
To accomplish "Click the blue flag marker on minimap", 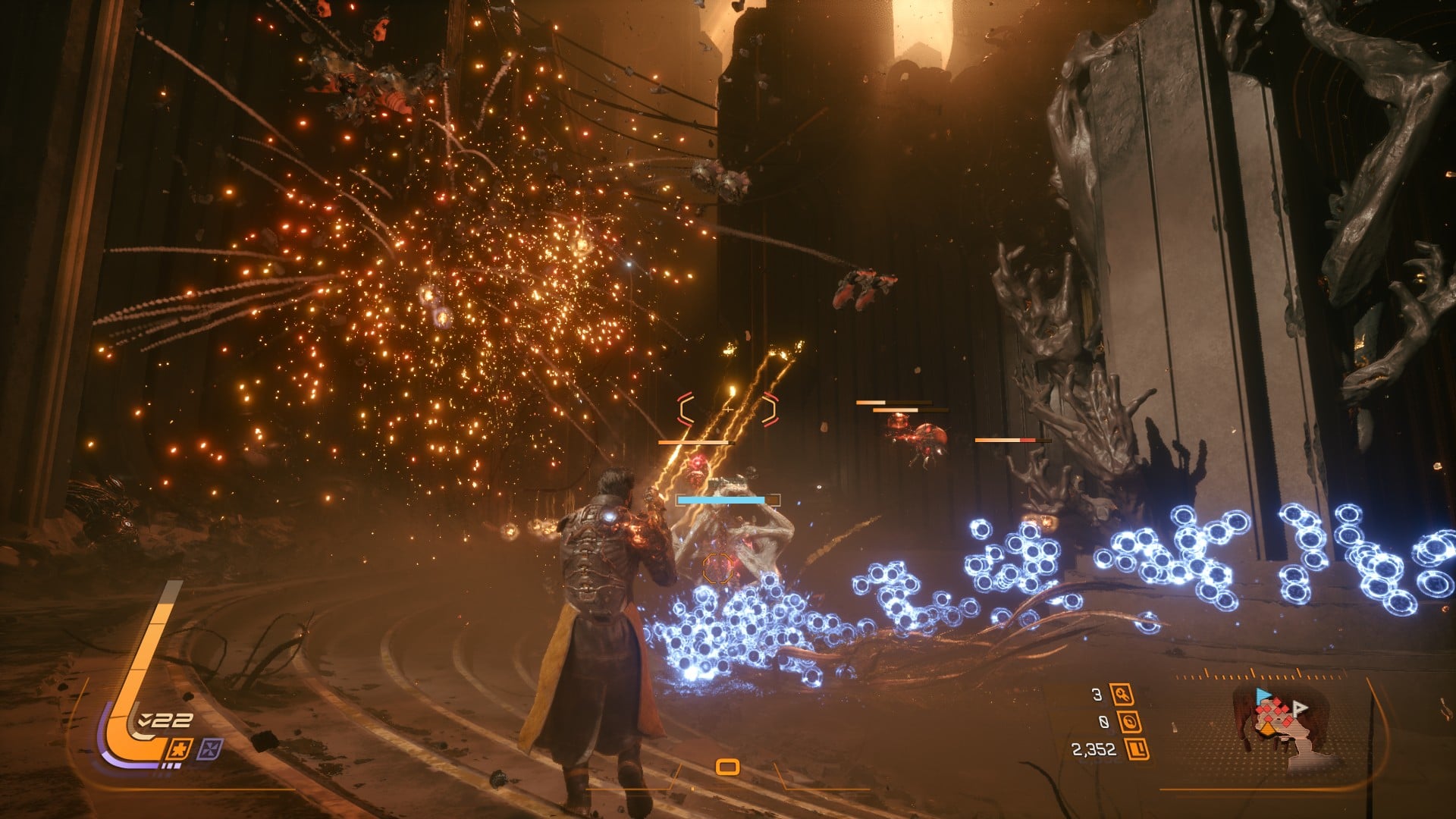I will point(1262,695).
